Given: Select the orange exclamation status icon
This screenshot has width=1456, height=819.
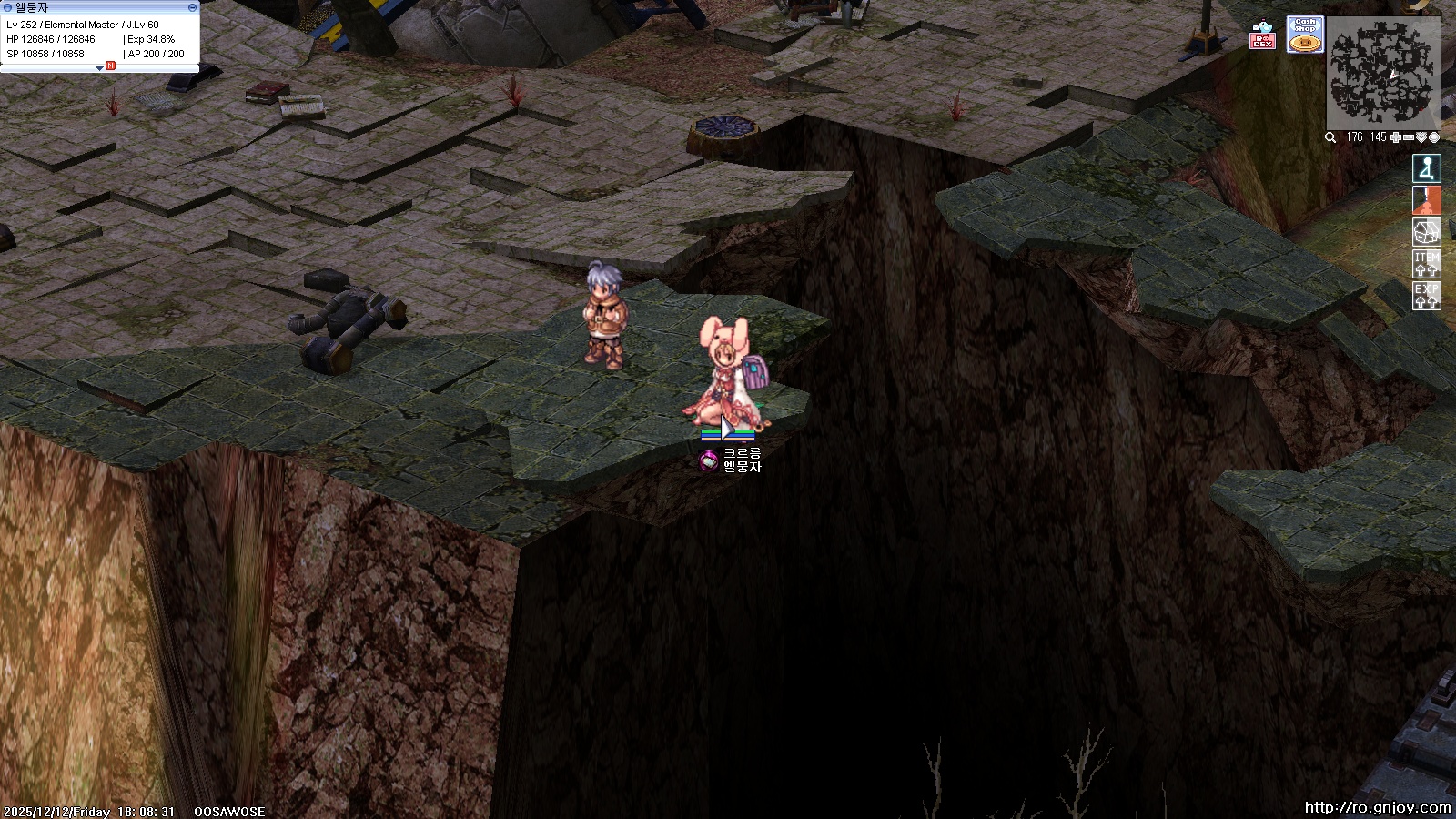Looking at the screenshot, I should [x=1426, y=200].
